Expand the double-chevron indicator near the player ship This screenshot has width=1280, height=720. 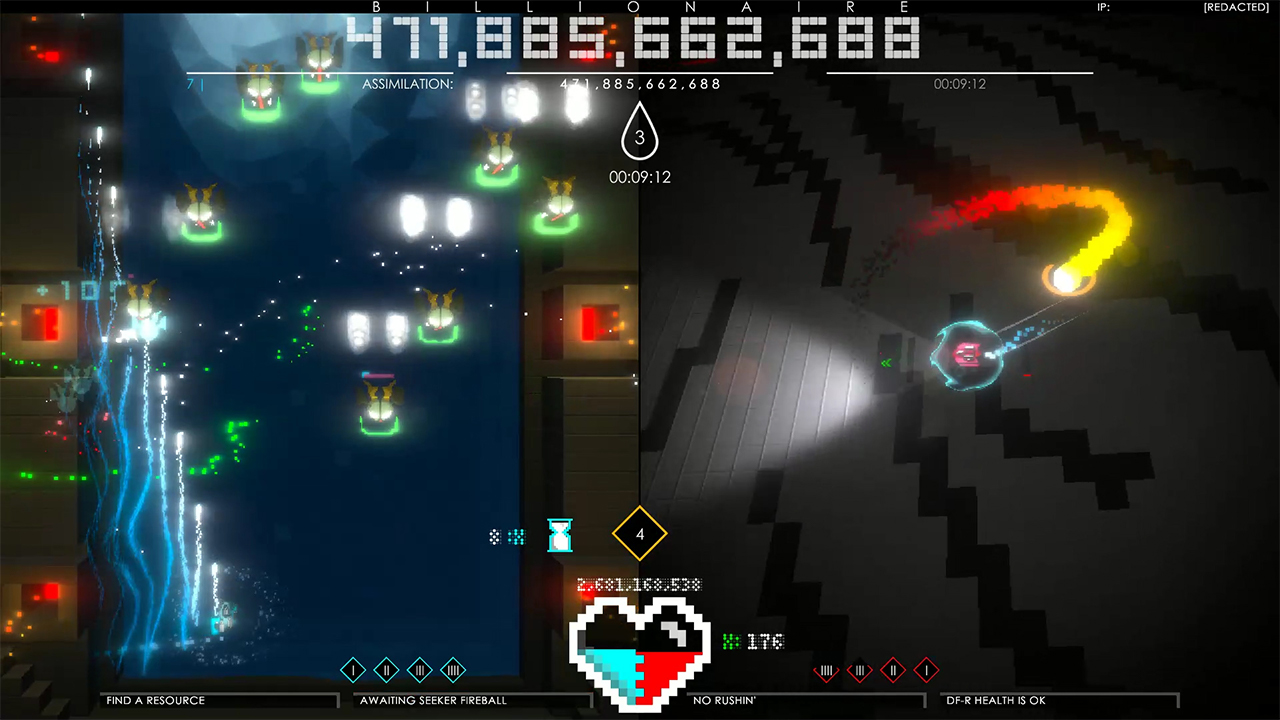point(885,363)
